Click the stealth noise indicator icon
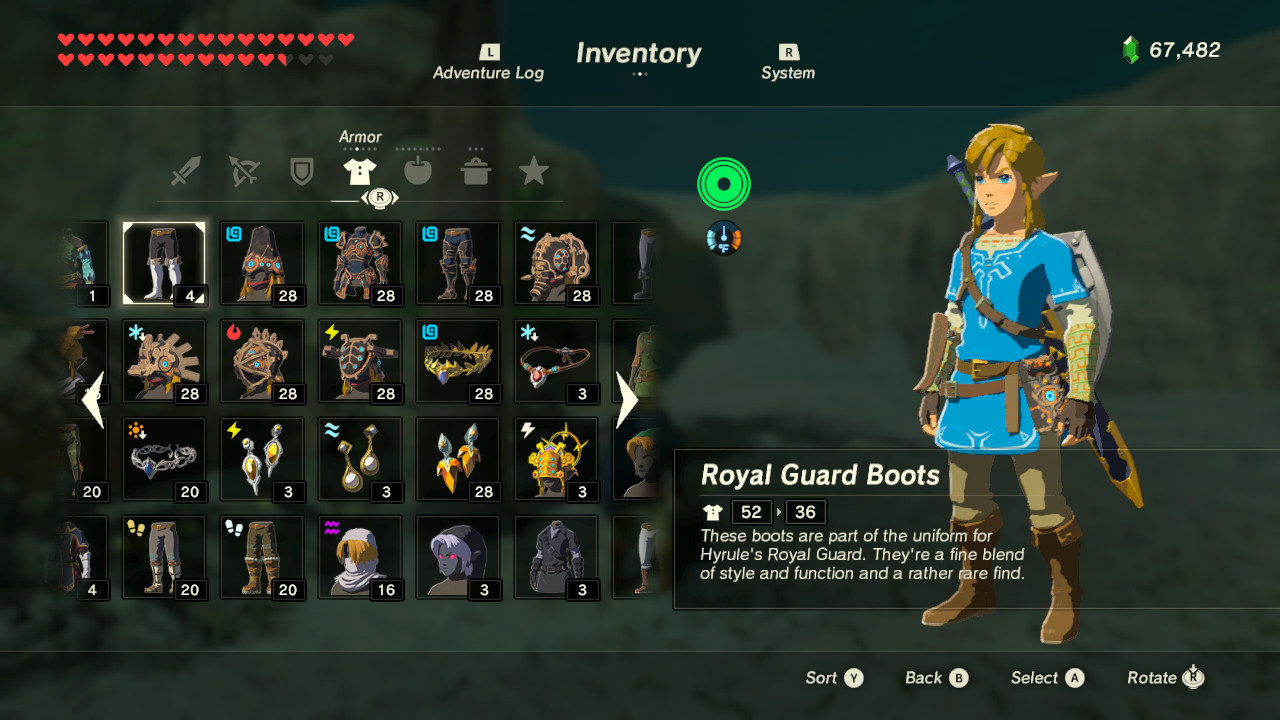 (723, 184)
